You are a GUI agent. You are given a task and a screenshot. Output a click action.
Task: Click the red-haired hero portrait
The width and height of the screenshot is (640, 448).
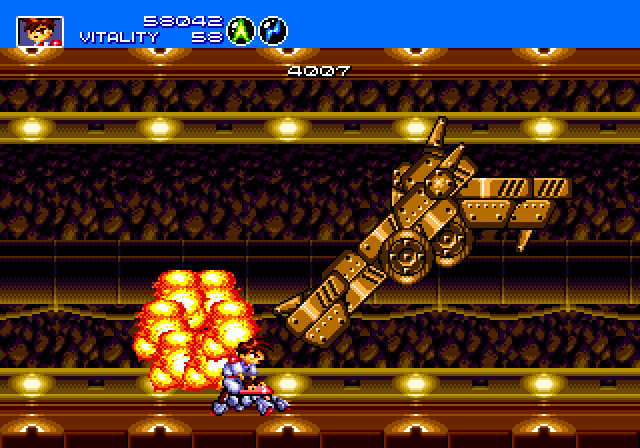click(40, 31)
